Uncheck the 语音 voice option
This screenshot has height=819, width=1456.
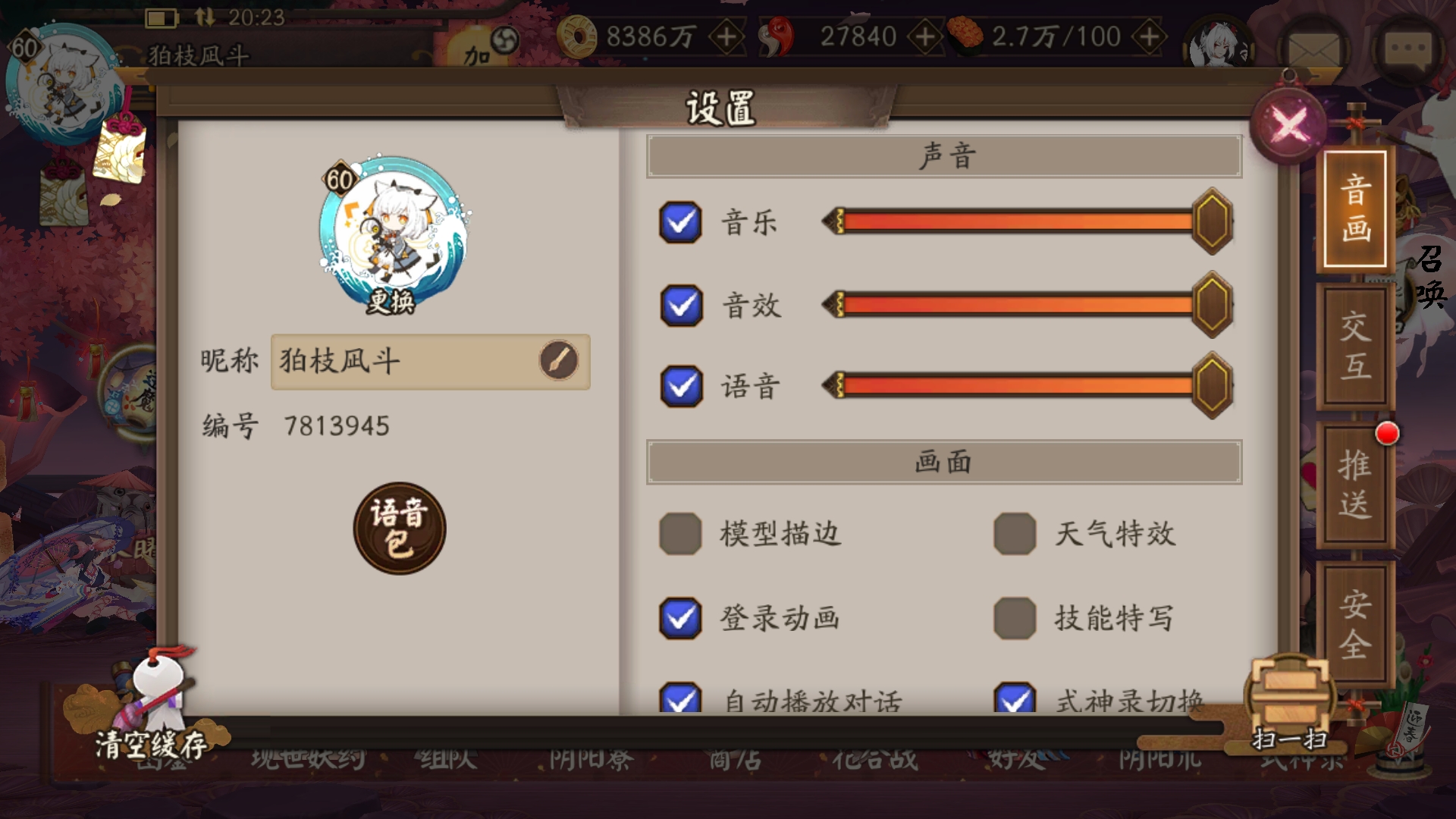pos(680,388)
